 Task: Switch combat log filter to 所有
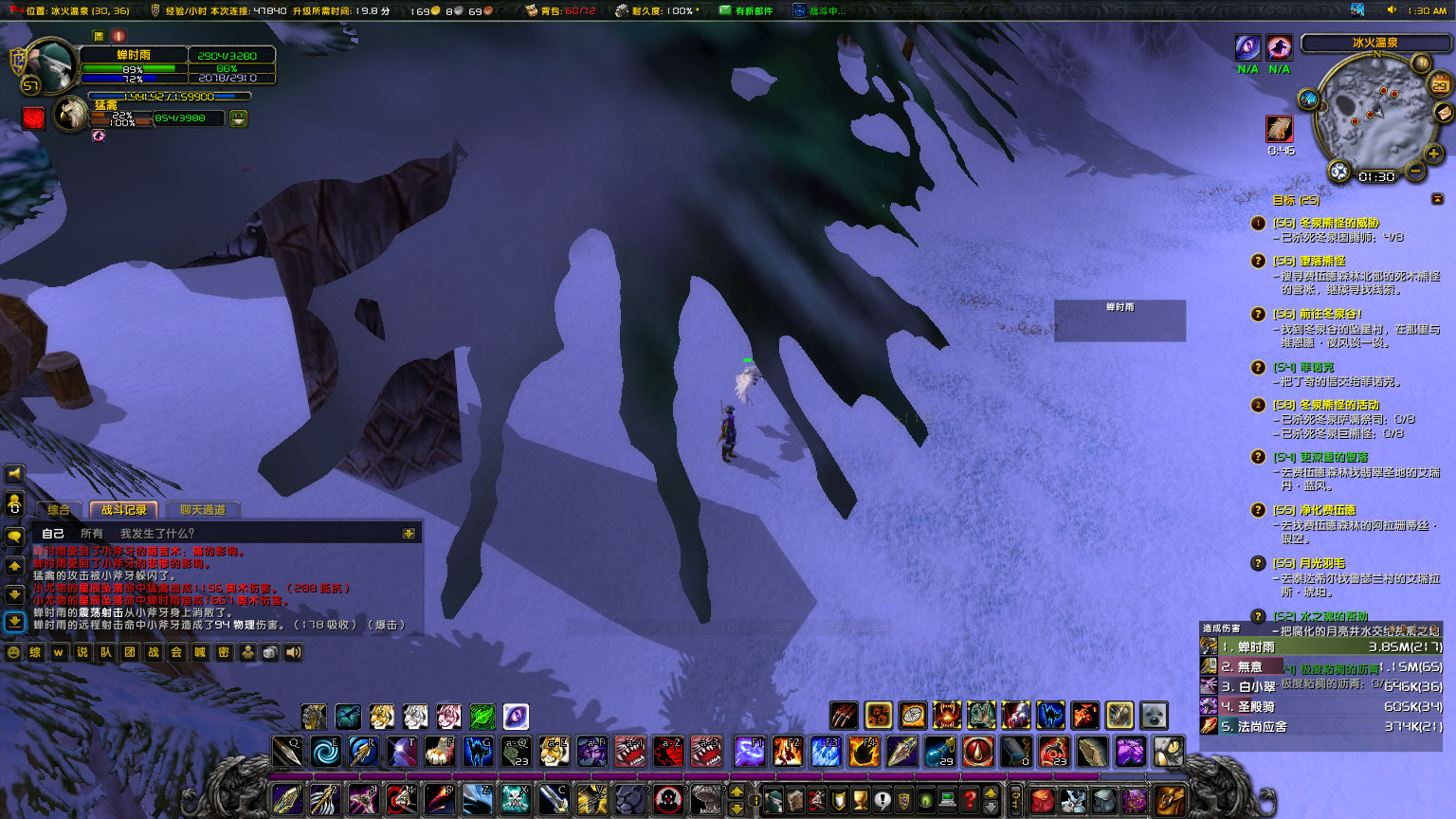coord(91,534)
